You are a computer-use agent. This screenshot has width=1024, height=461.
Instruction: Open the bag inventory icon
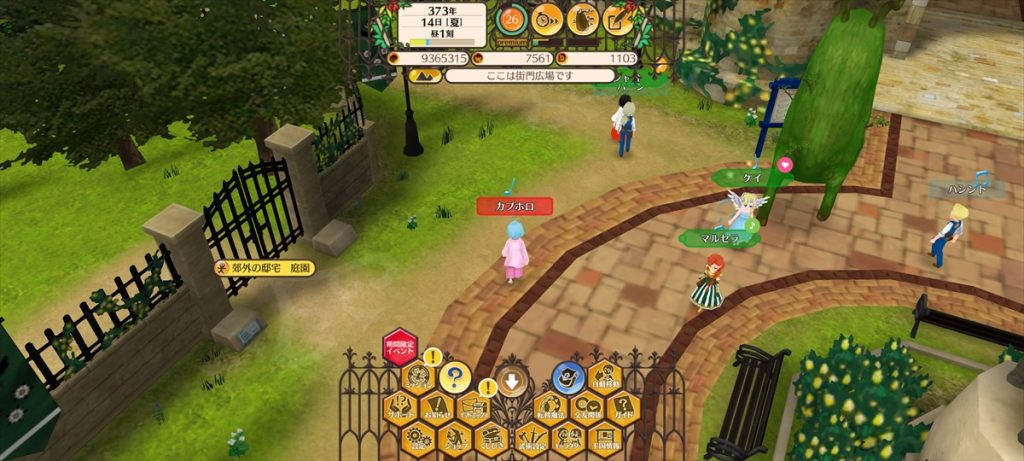tap(583, 17)
